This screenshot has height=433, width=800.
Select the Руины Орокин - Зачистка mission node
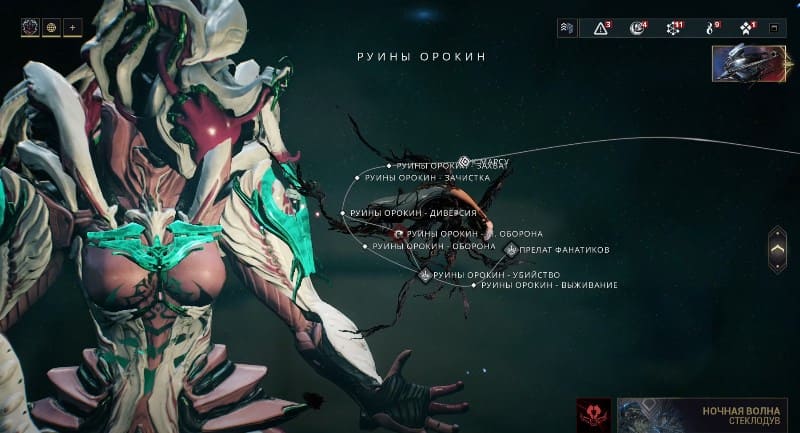pos(358,178)
